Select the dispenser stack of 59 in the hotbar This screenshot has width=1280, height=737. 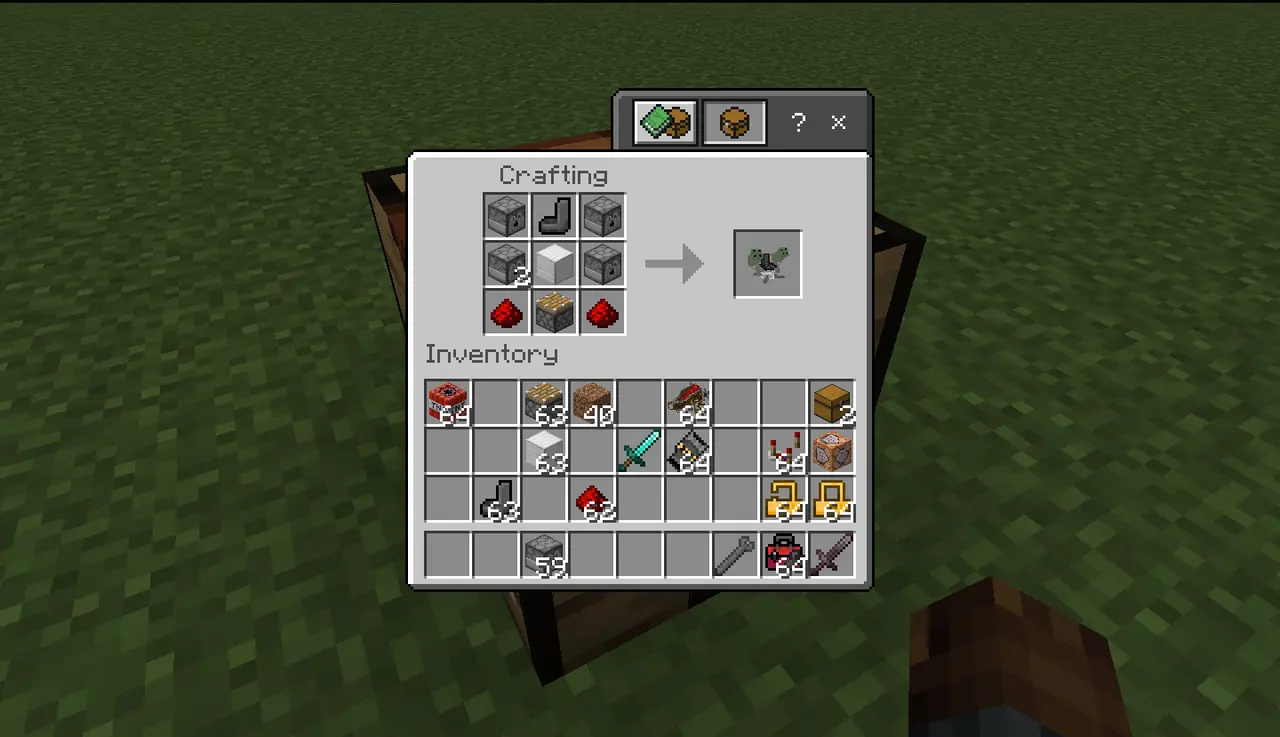click(x=544, y=554)
